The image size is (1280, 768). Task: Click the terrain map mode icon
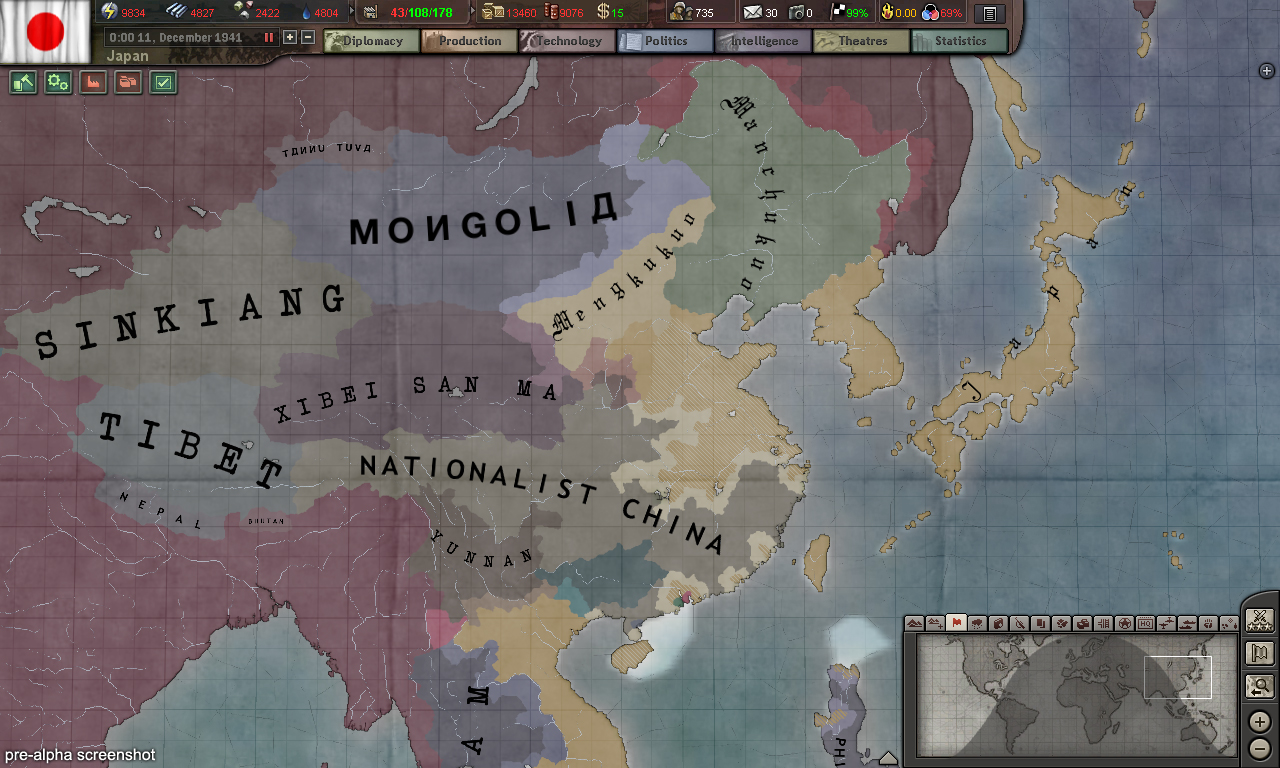[915, 625]
